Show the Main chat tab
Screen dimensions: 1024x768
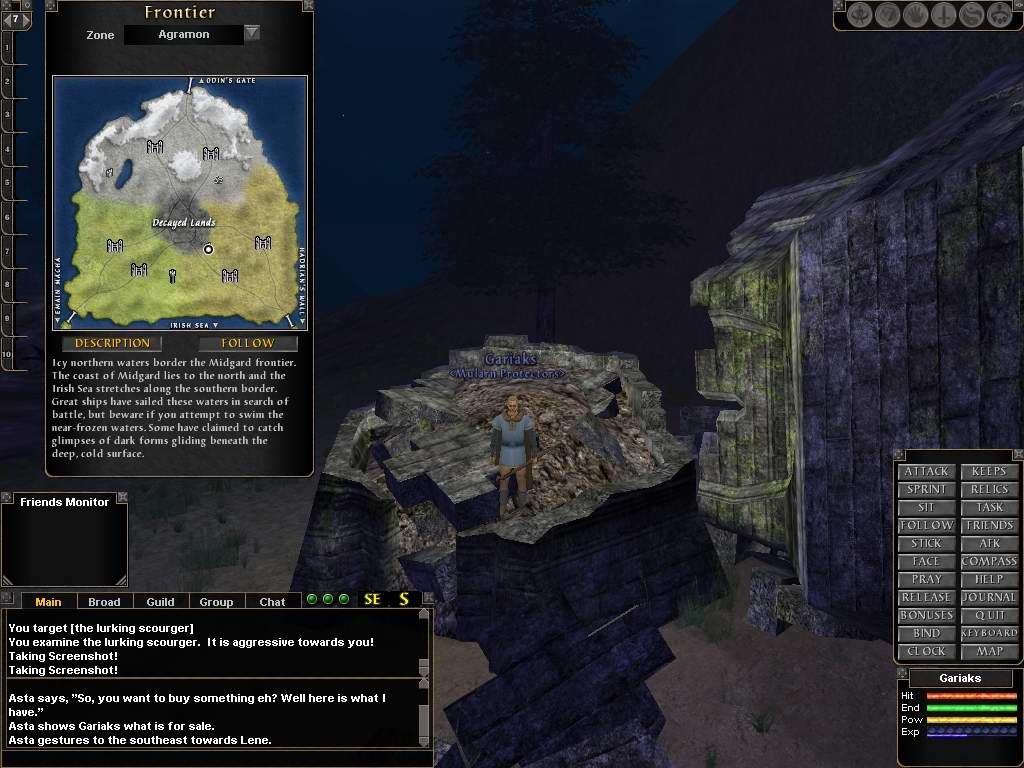pos(48,602)
